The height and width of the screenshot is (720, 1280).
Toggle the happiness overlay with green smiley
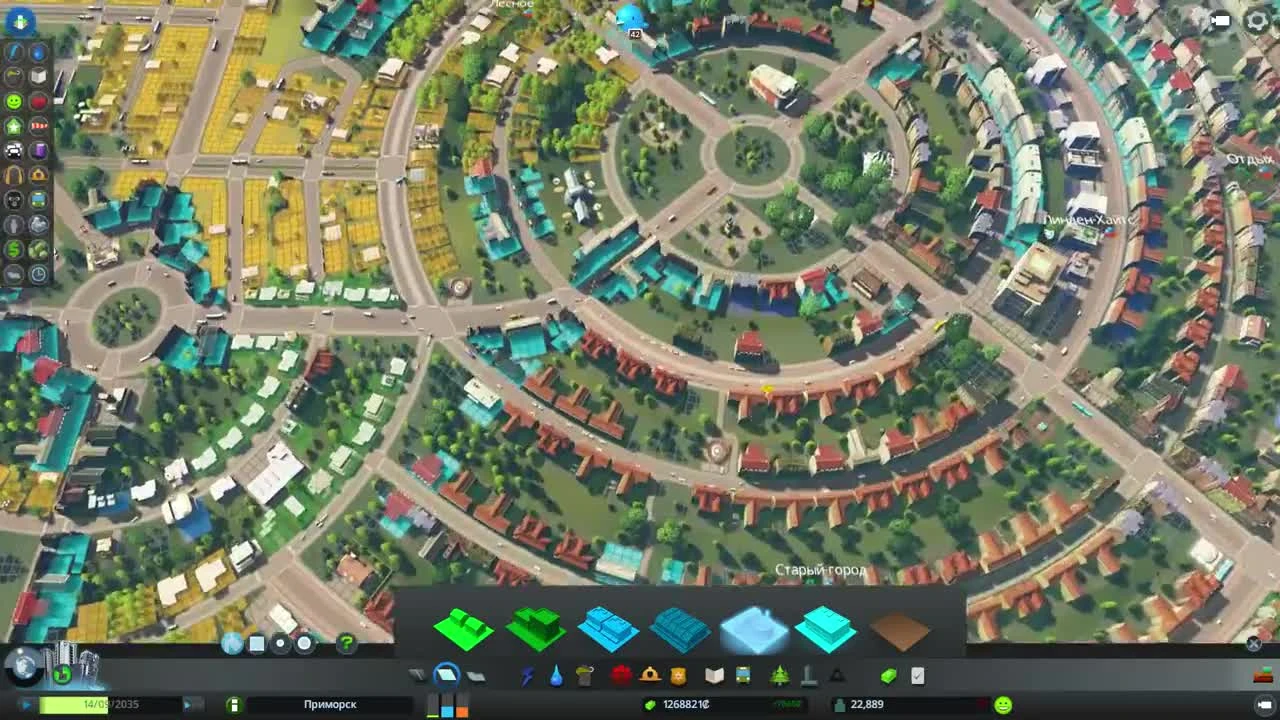pyautogui.click(x=14, y=100)
